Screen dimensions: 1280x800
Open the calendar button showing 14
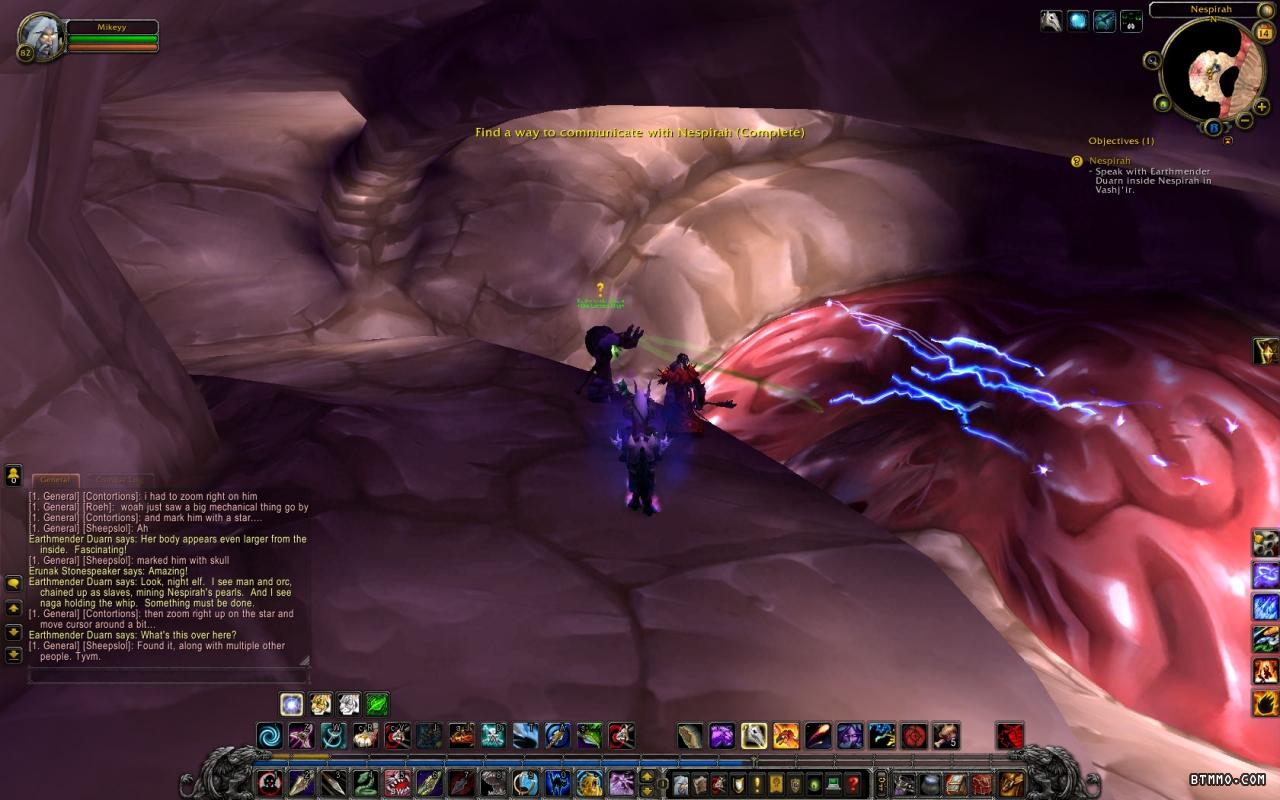point(1262,32)
